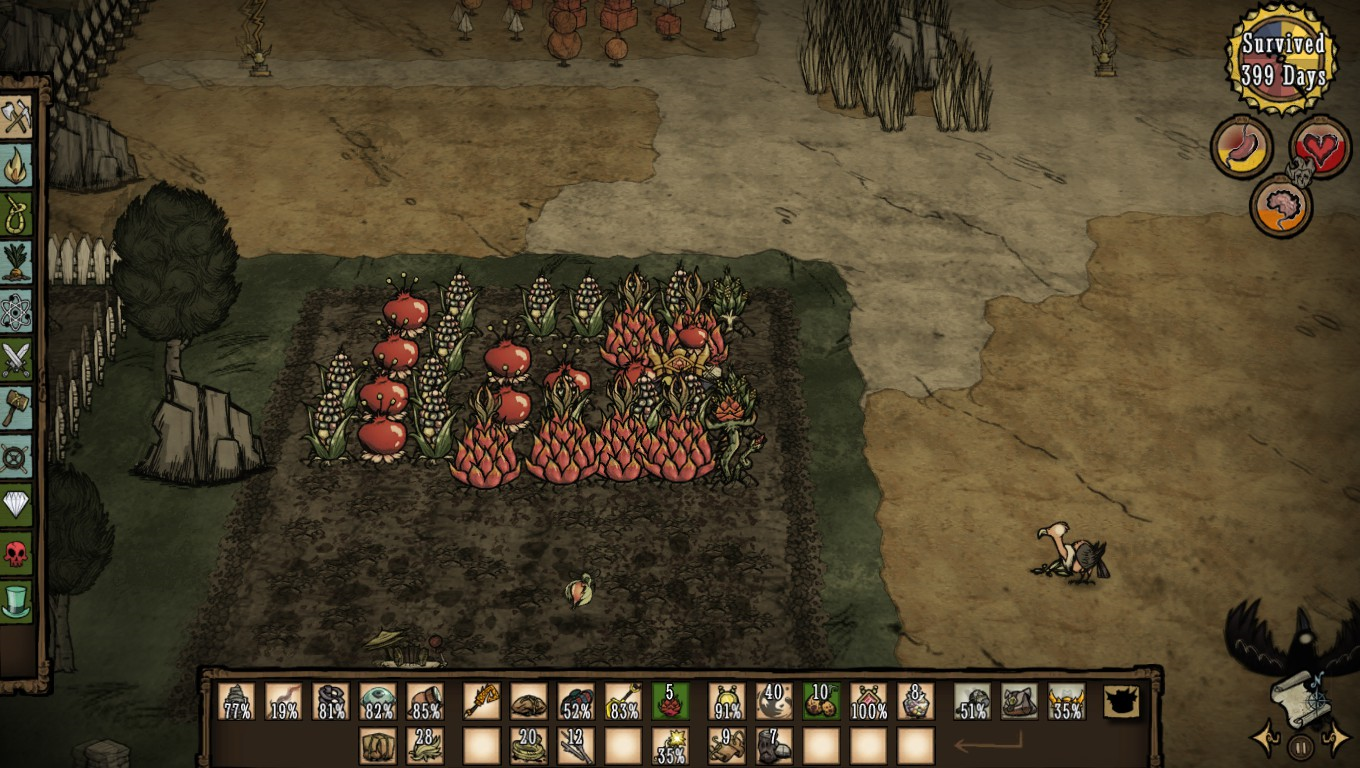Choose the rope stack of 20
This screenshot has width=1360, height=768.
pyautogui.click(x=528, y=746)
